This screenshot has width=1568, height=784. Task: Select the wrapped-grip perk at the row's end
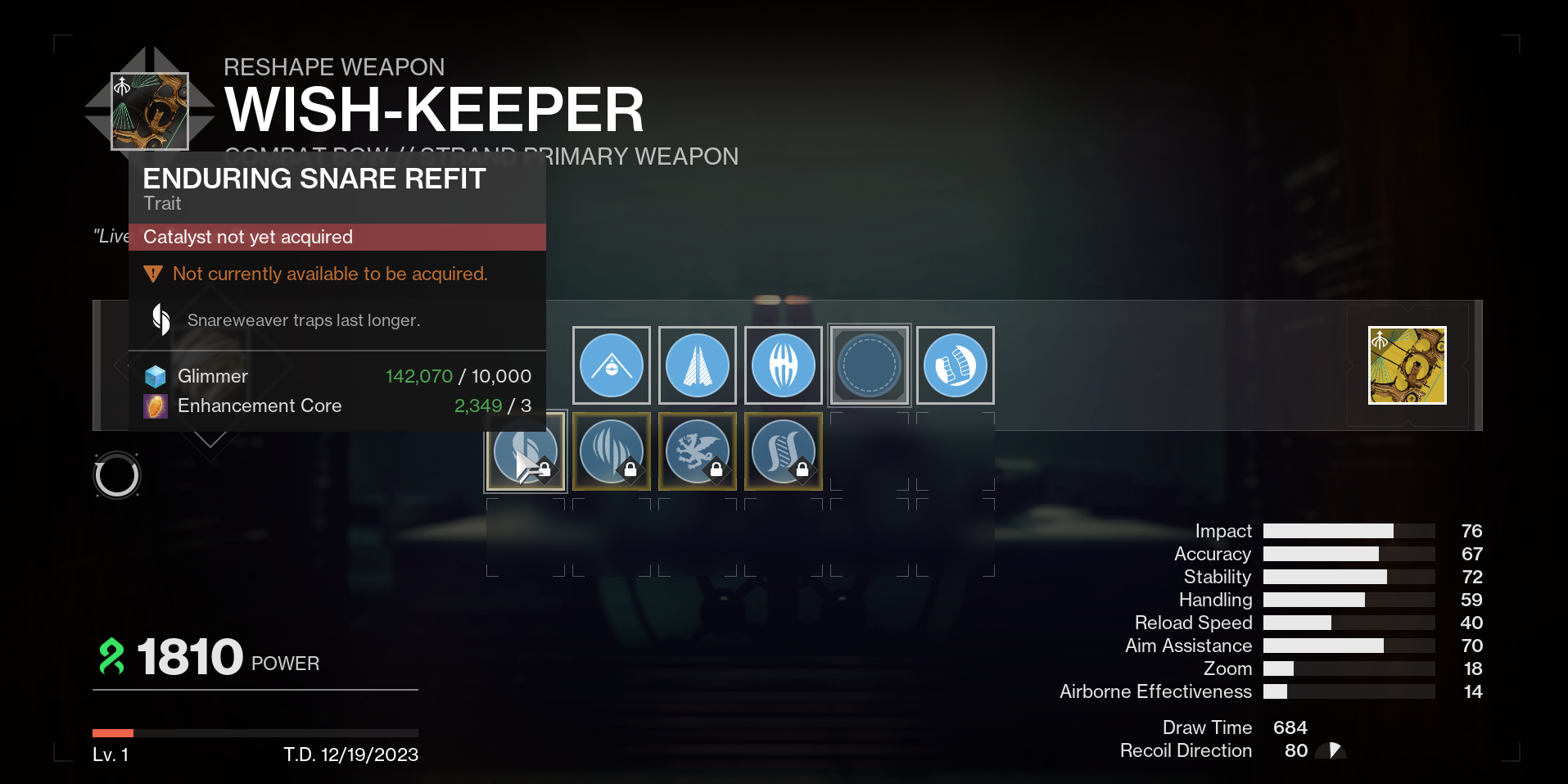[955, 365]
